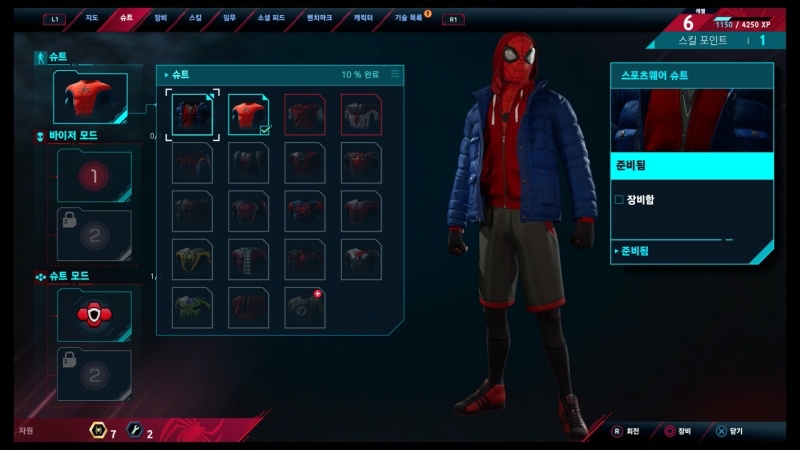Viewport: 800px width, 450px height.
Task: Pick the suit tile with red plus badge
Action: pos(304,307)
